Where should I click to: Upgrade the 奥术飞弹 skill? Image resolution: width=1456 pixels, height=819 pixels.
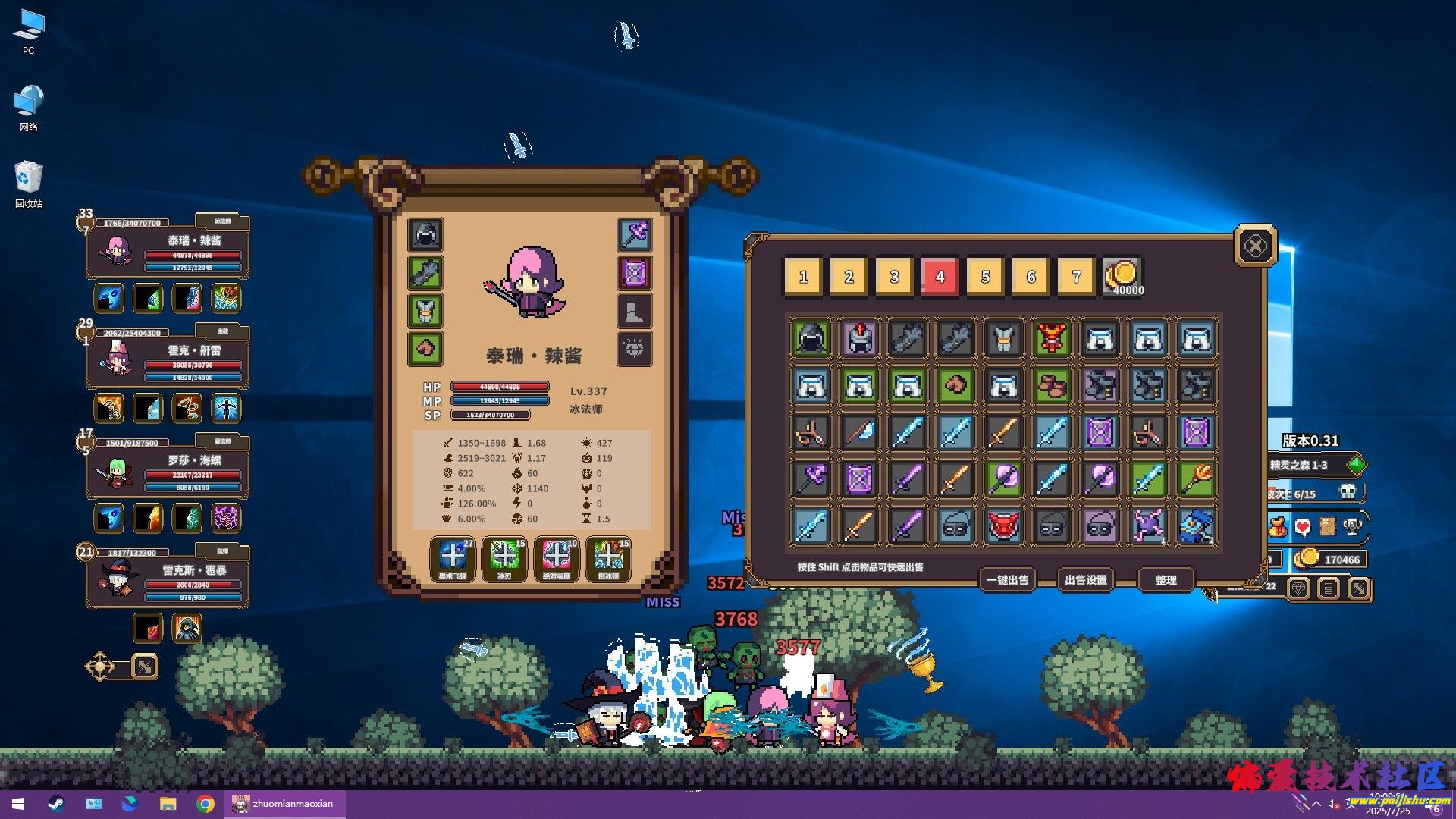(x=453, y=559)
